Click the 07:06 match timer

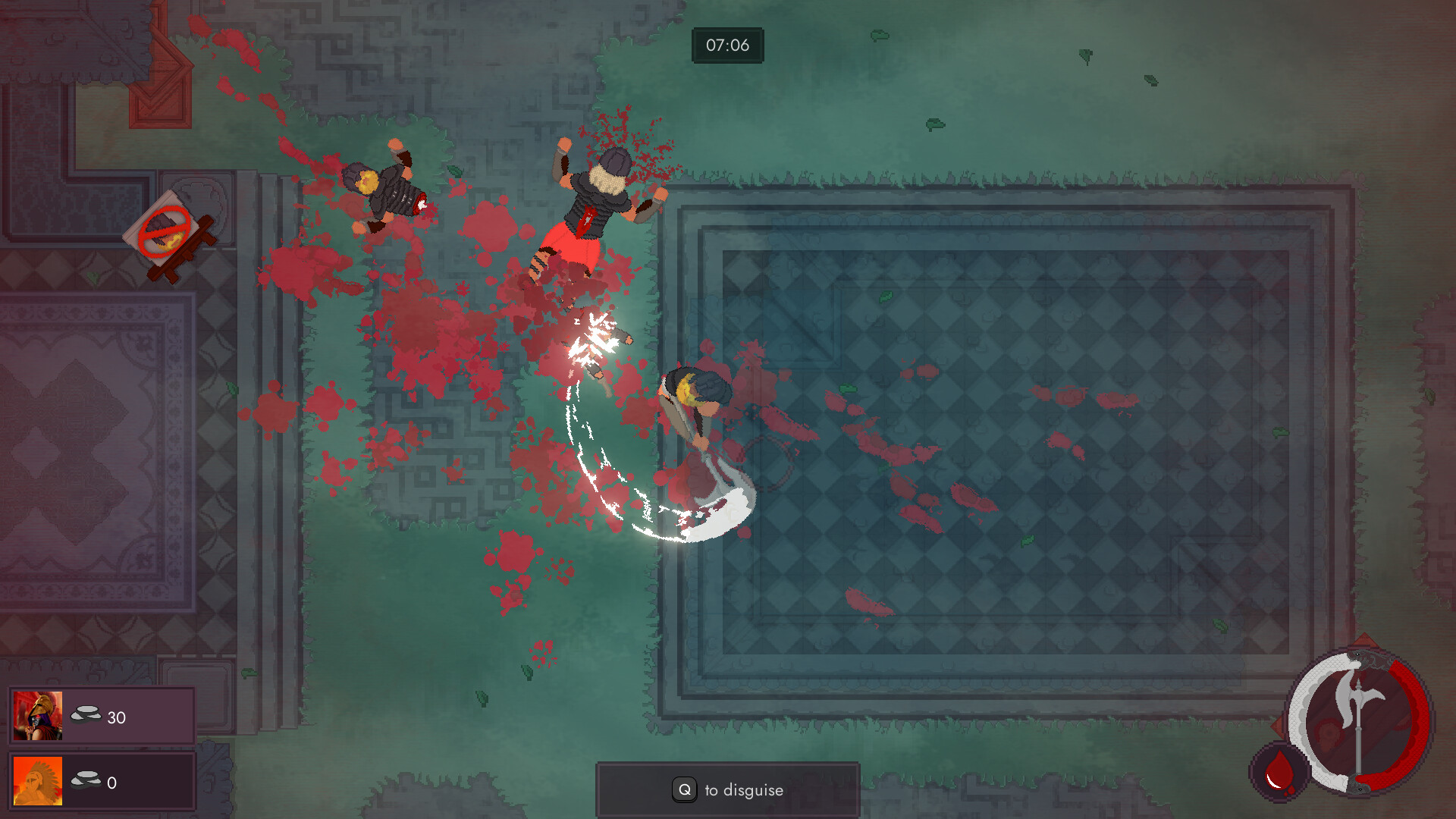(727, 45)
